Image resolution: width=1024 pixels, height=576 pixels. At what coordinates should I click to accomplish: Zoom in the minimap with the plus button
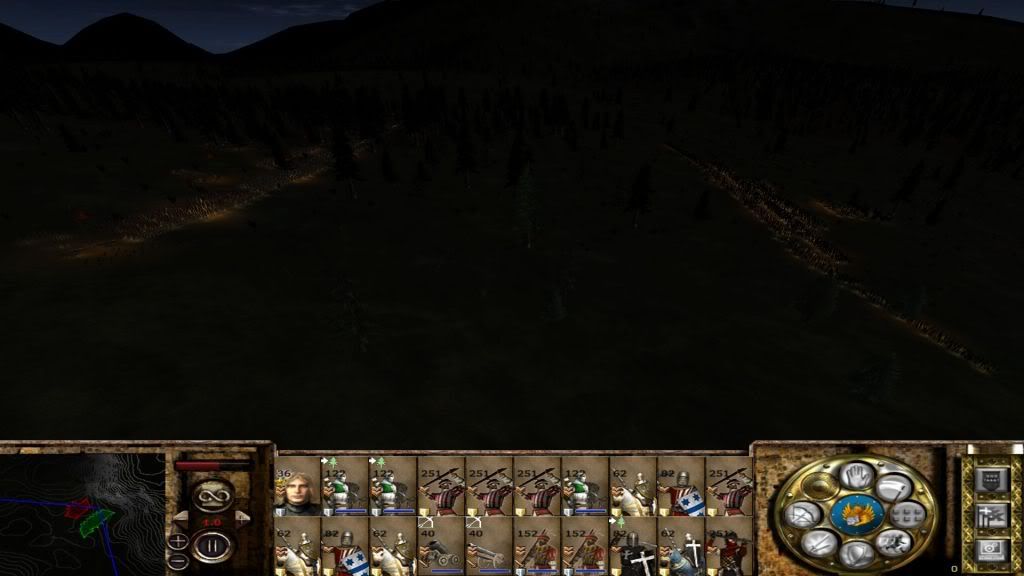point(178,541)
